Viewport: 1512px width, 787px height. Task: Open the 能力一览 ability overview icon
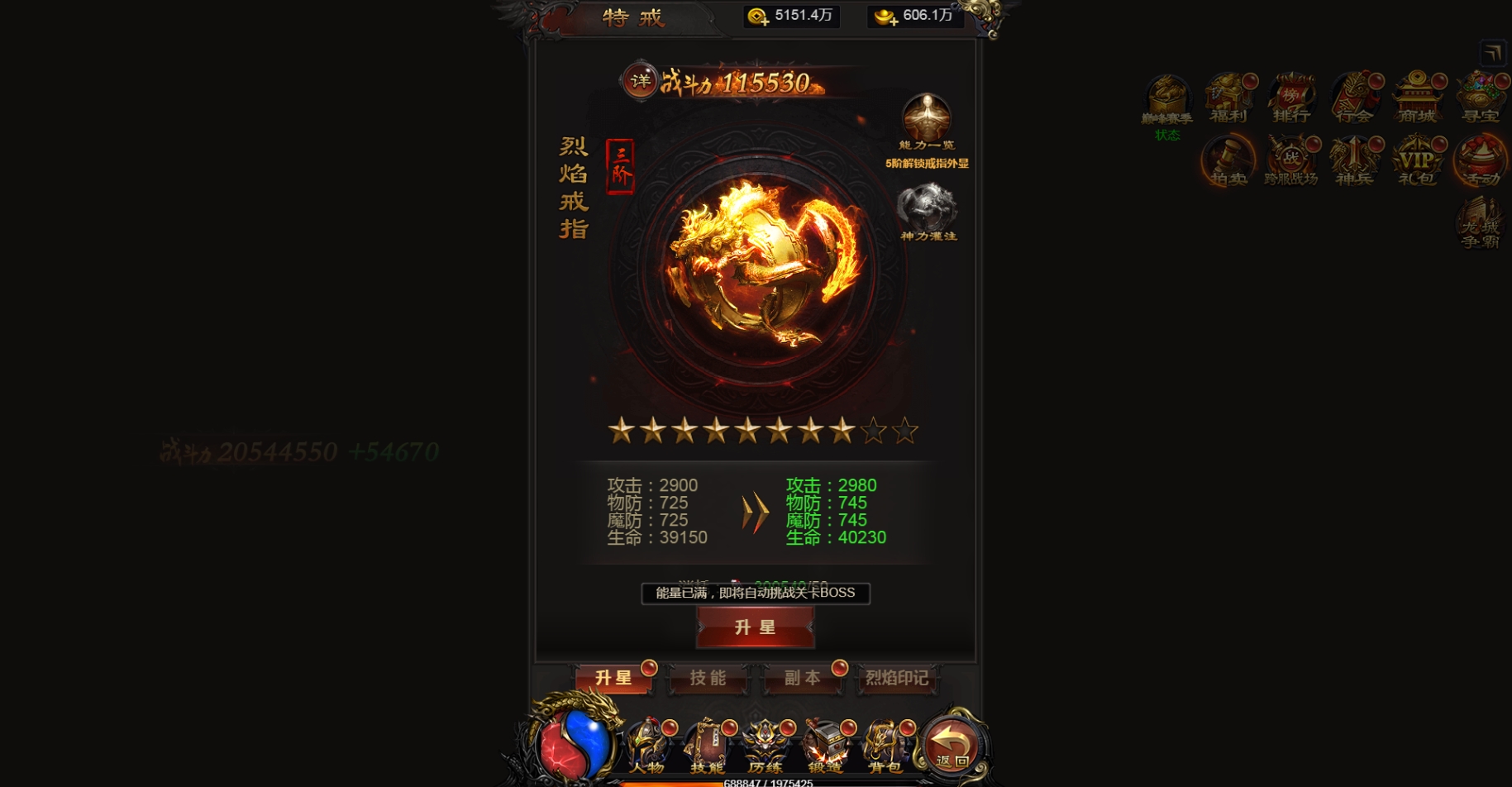coord(928,117)
